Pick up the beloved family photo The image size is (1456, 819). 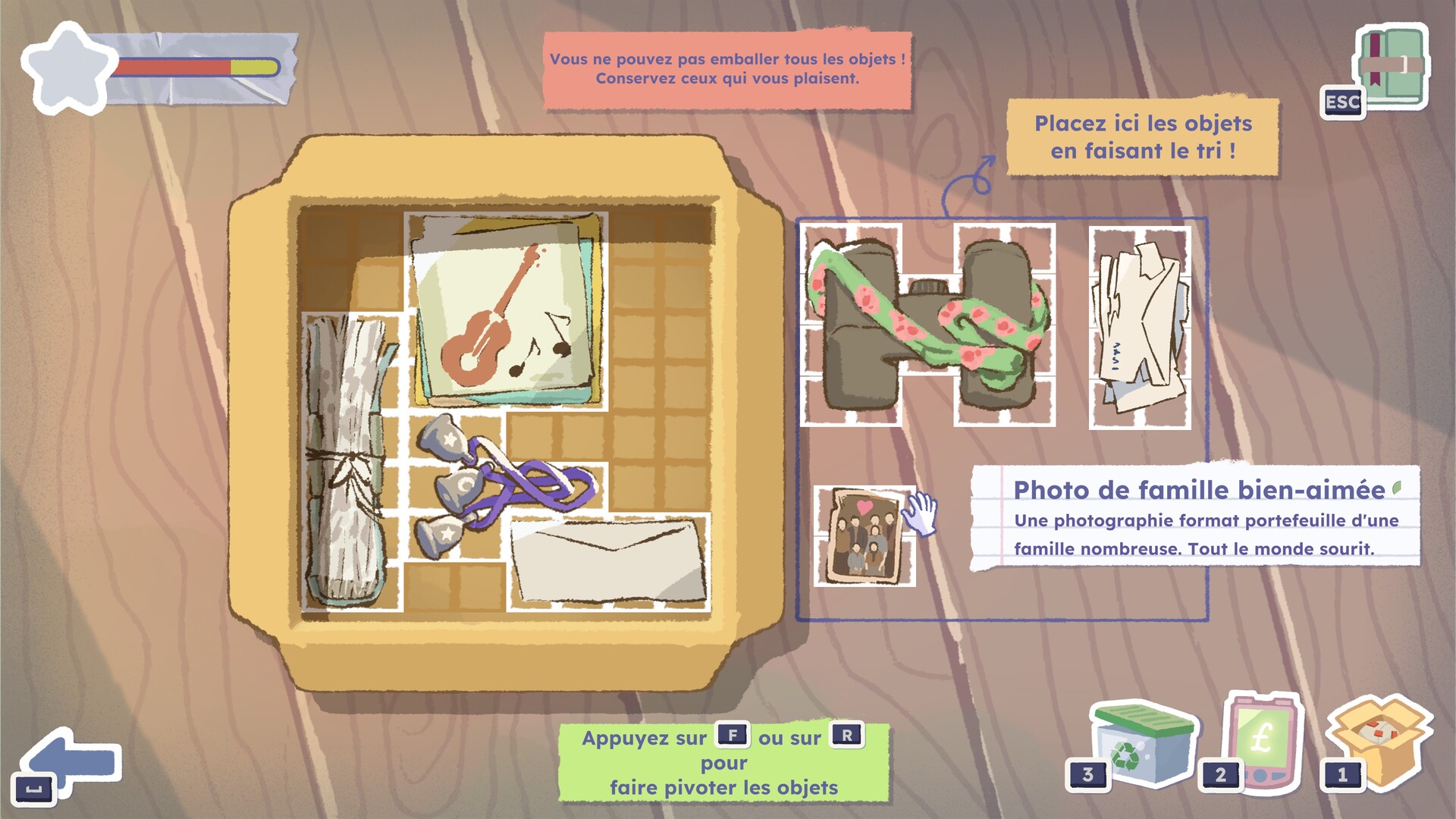click(864, 537)
